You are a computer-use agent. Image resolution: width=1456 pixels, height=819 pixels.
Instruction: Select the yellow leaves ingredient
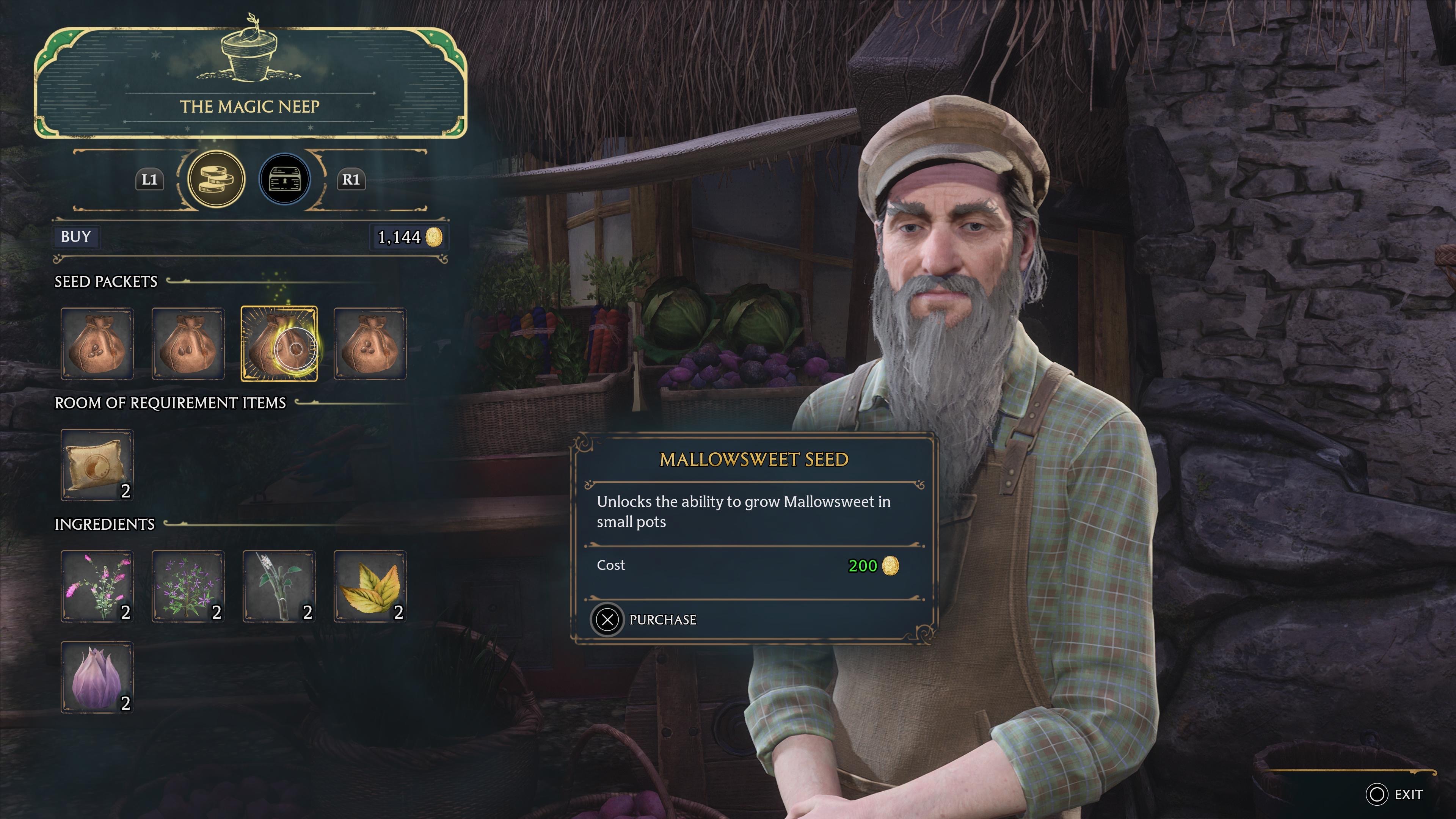pyautogui.click(x=370, y=586)
